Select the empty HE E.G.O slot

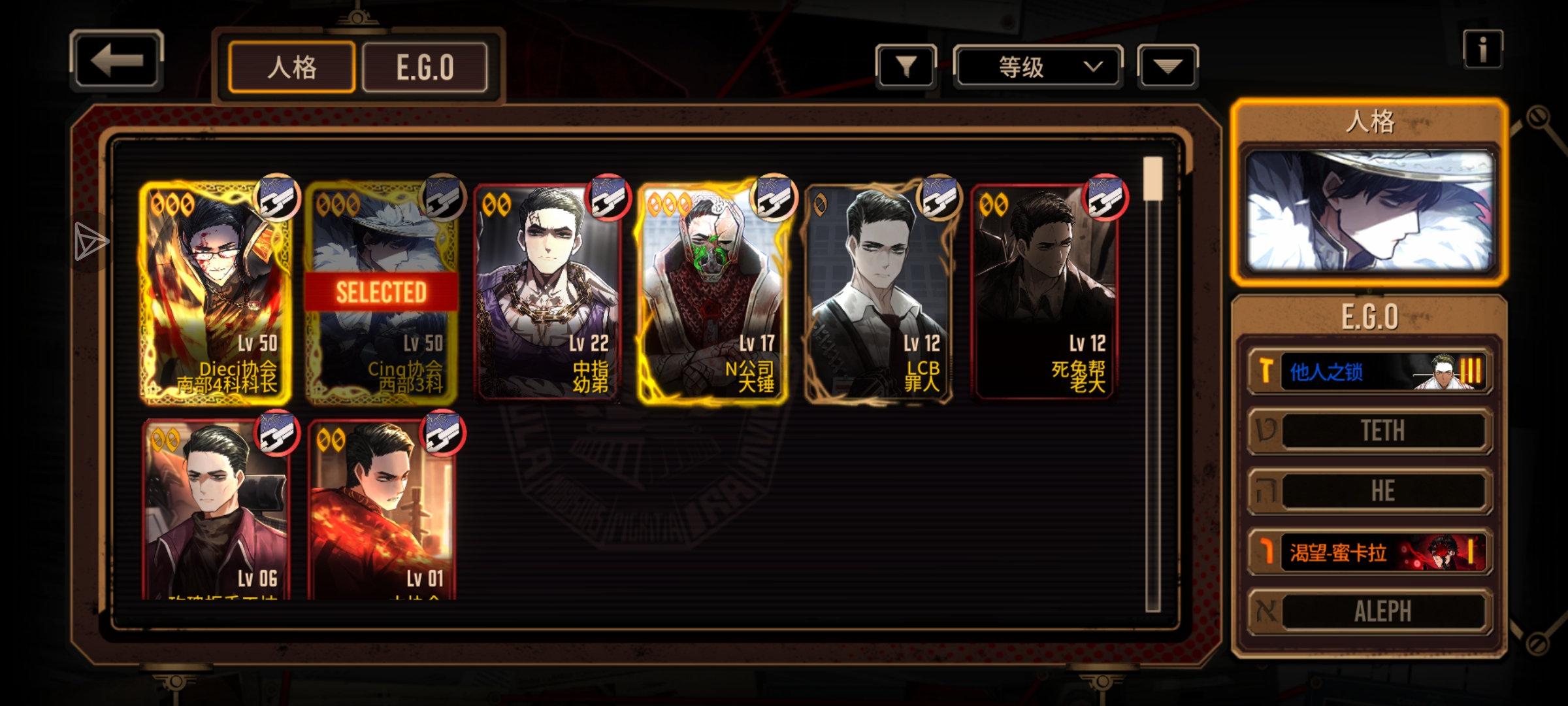[1370, 491]
